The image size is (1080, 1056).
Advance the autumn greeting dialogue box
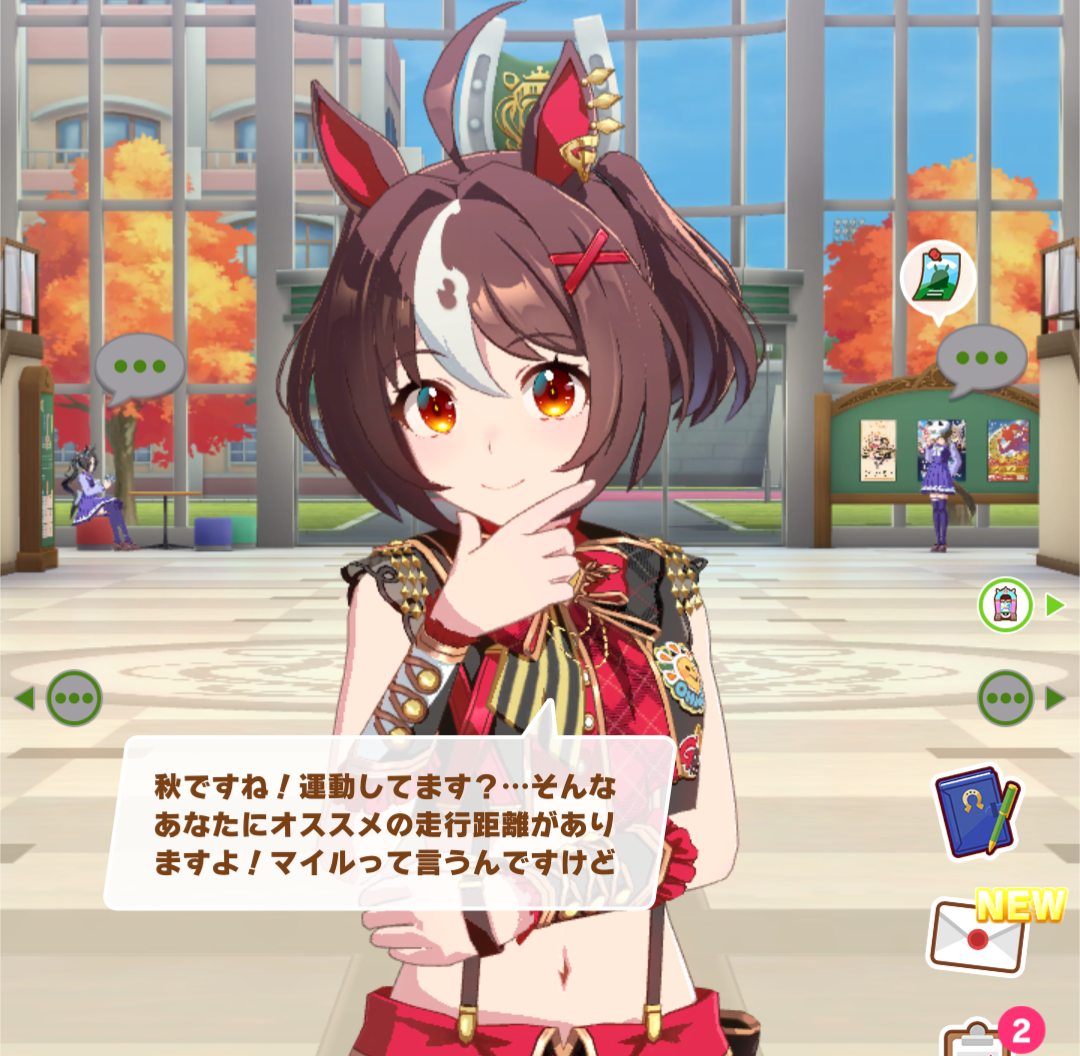pos(390,822)
